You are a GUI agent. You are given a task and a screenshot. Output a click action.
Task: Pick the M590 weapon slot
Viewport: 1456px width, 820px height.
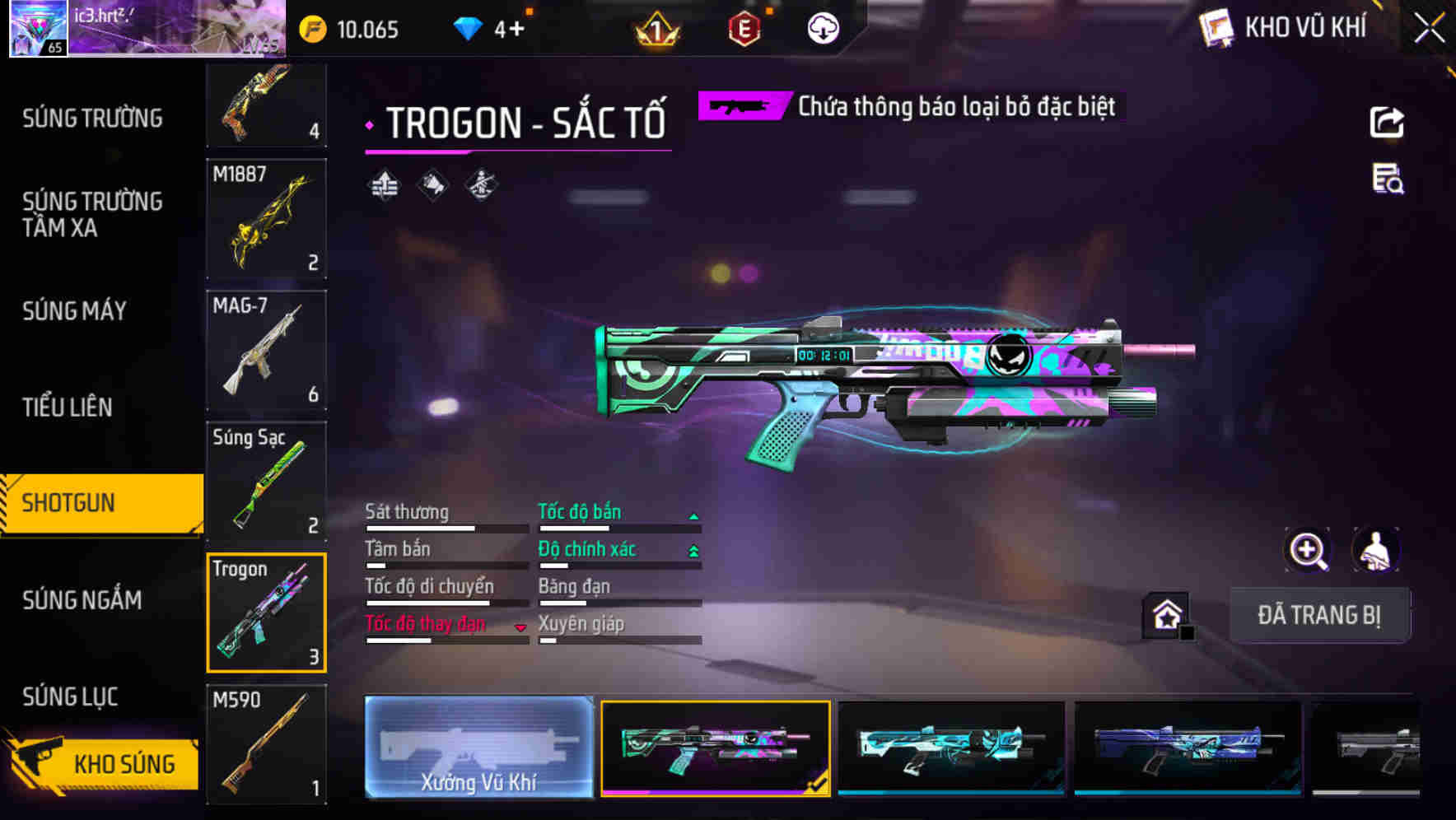coord(266,744)
